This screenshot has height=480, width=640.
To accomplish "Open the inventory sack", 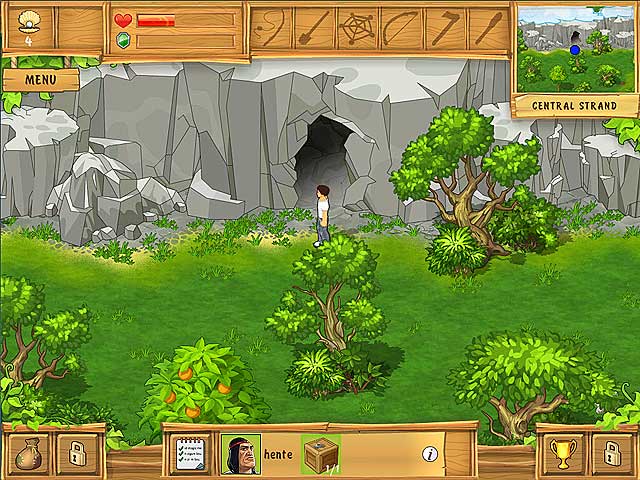I will 31,453.
